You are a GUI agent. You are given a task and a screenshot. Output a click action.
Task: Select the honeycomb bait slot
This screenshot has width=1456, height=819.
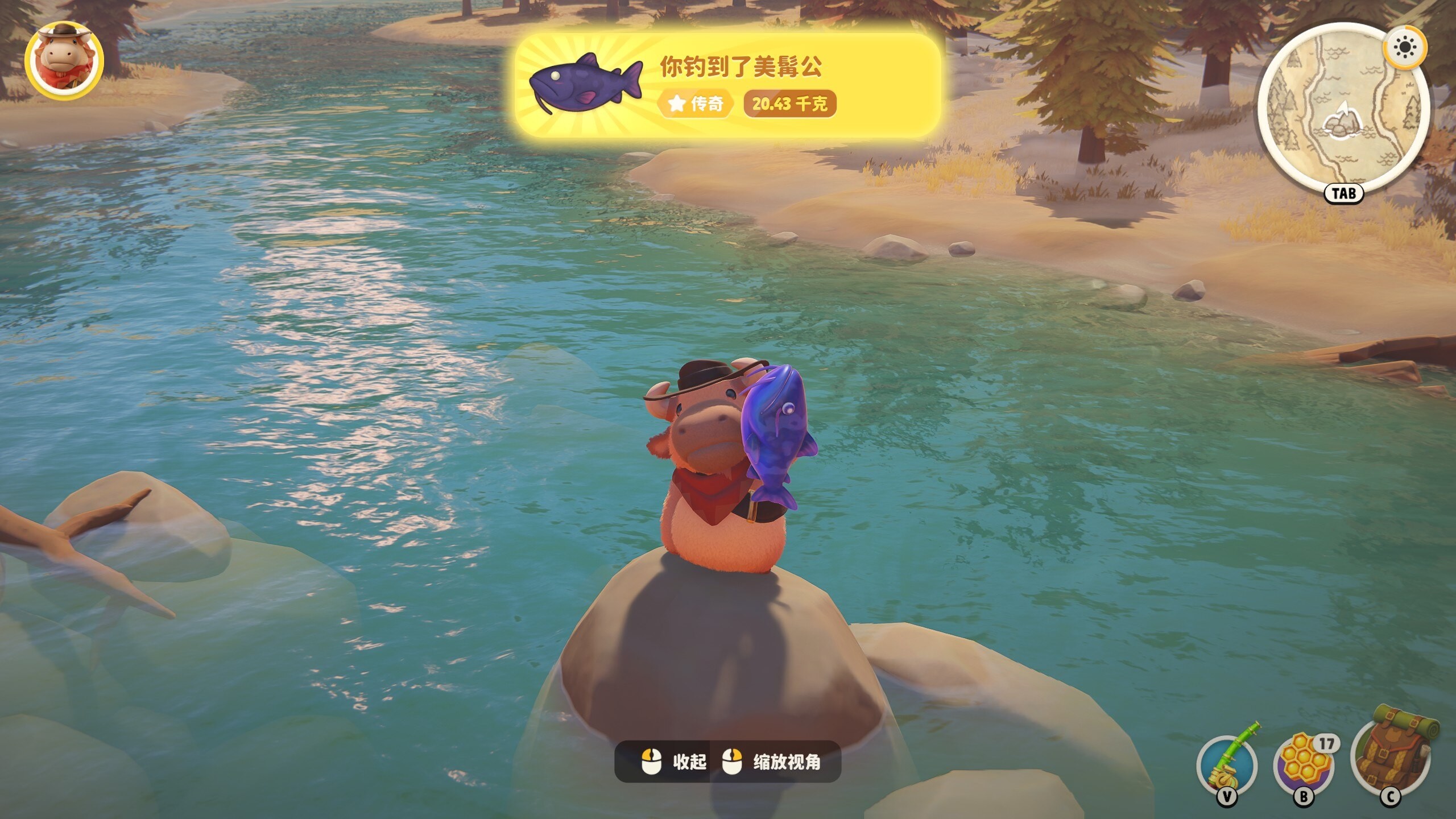[x=1305, y=764]
